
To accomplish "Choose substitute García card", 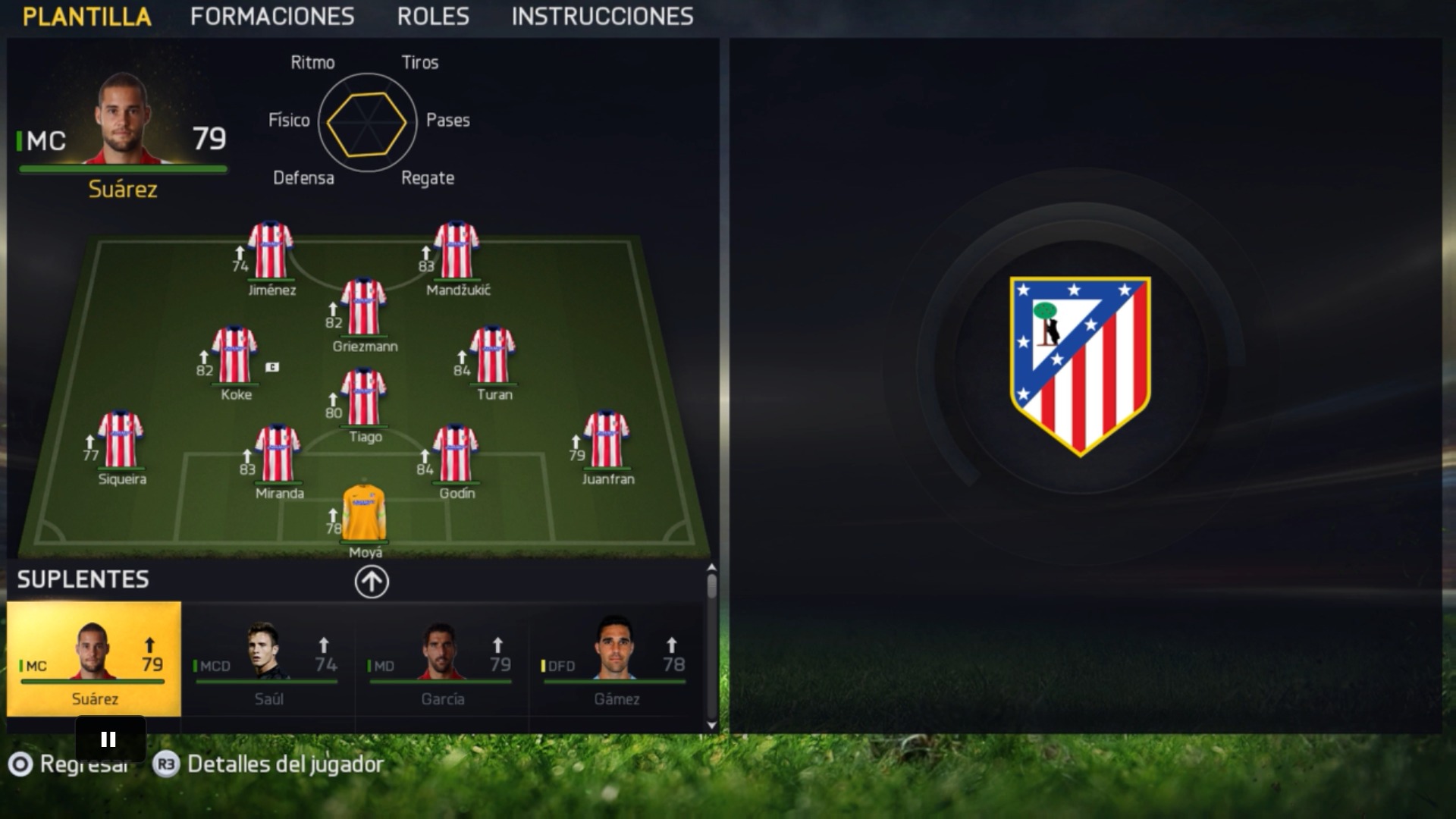I will click(x=442, y=660).
